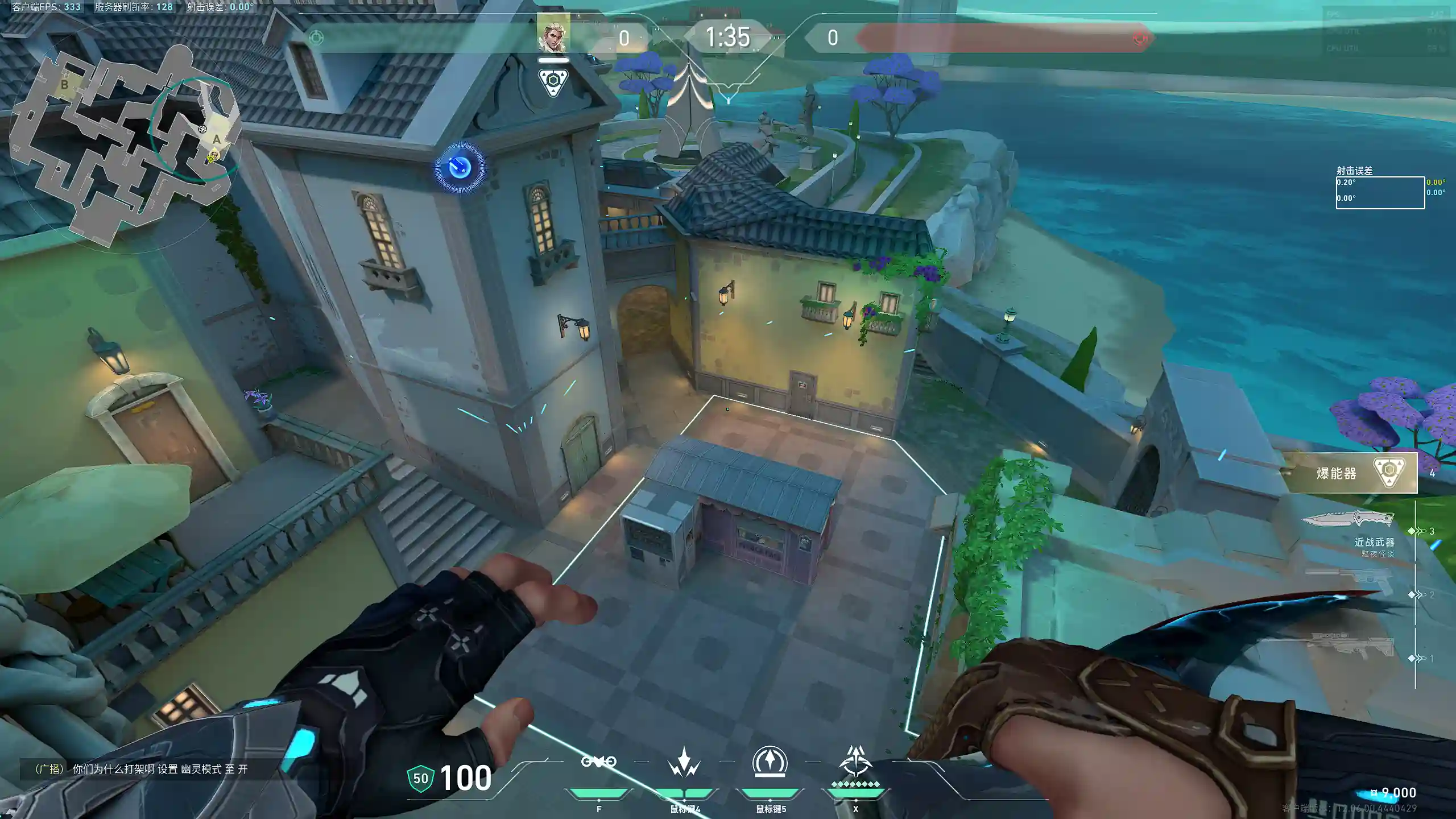Use the twin lightning bolts ability
This screenshot has width=1456, height=819.
[x=684, y=762]
